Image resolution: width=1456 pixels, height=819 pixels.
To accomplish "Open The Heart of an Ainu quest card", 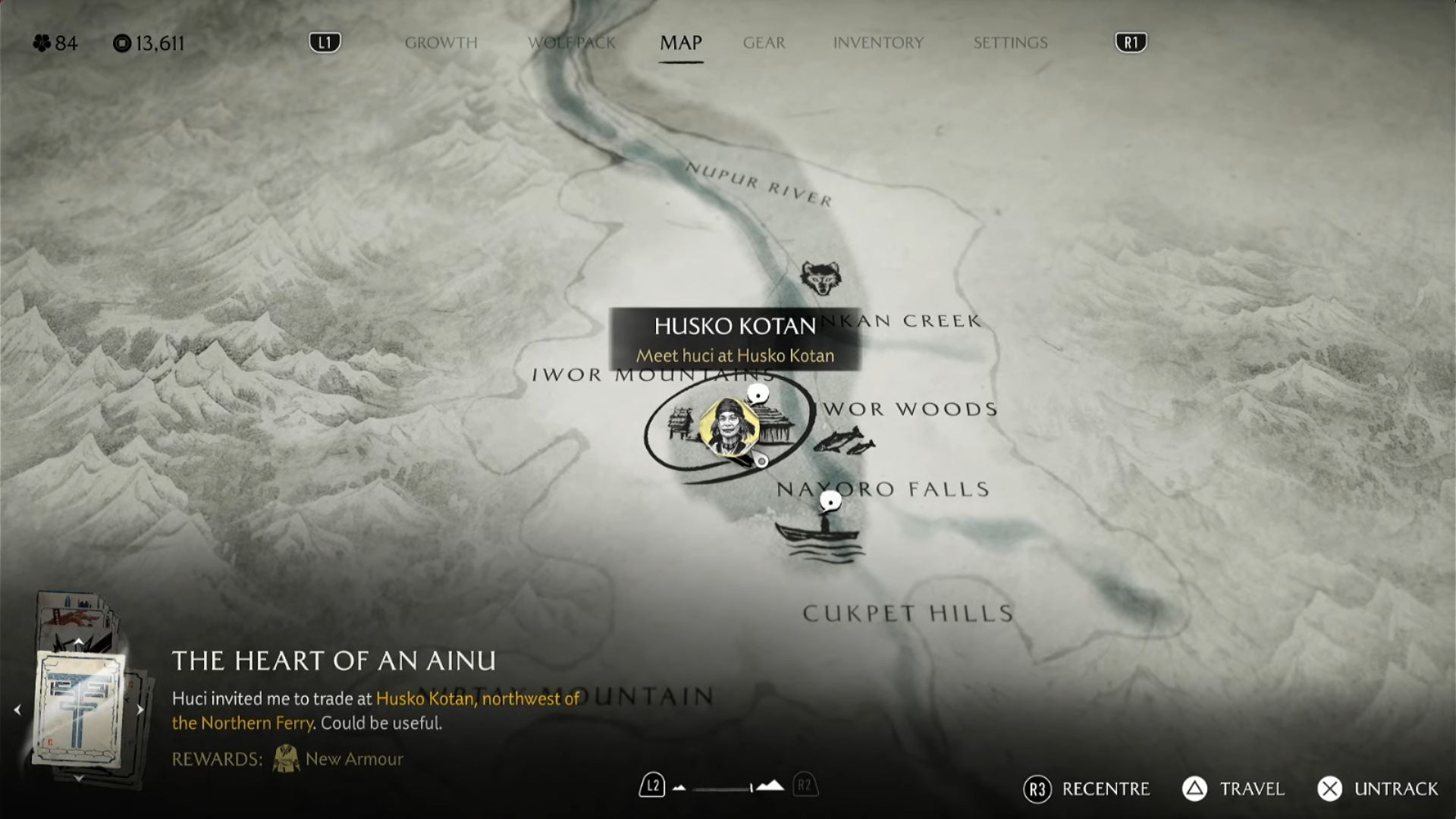I will [x=79, y=709].
